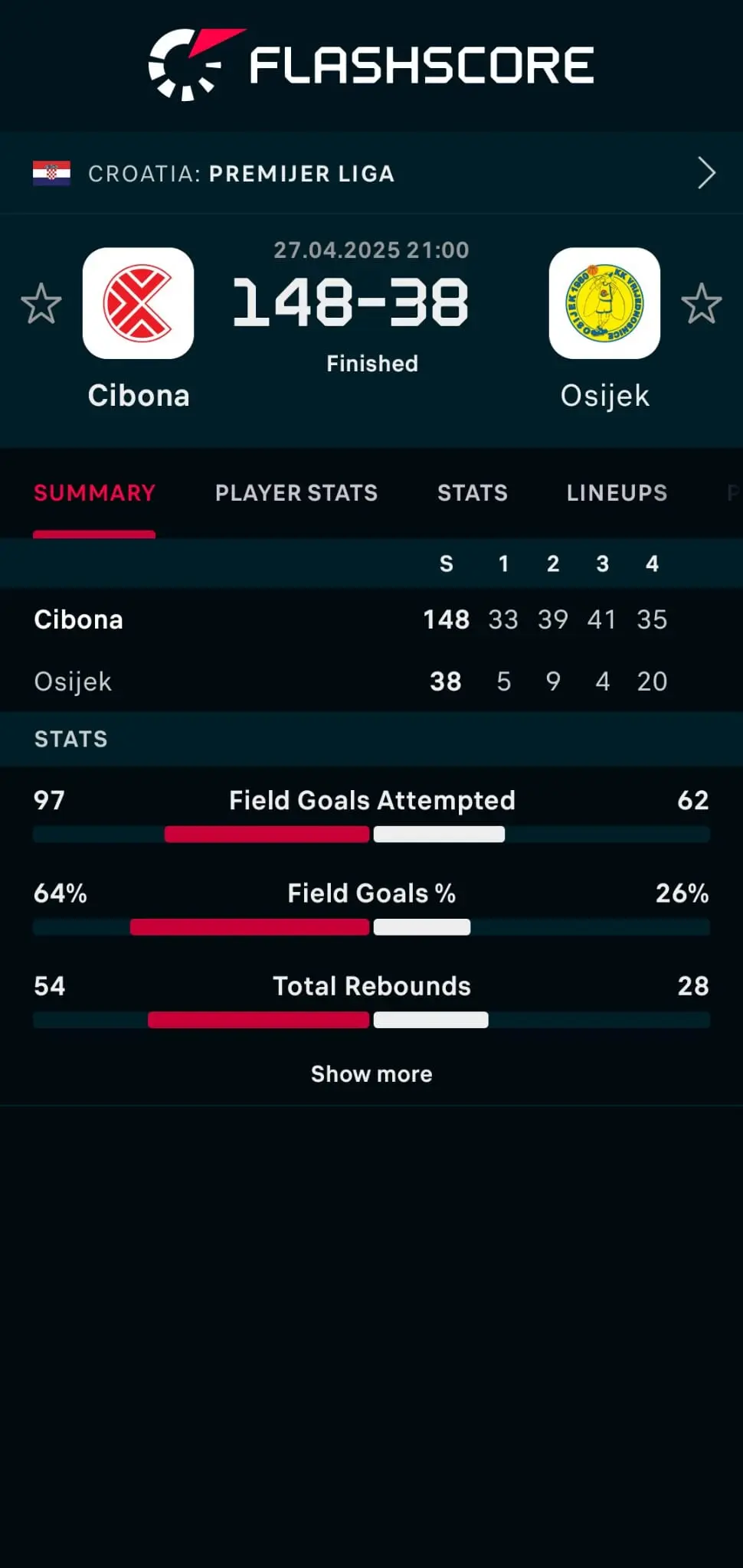Show more match statistics
The image size is (743, 1568).
point(371,1074)
